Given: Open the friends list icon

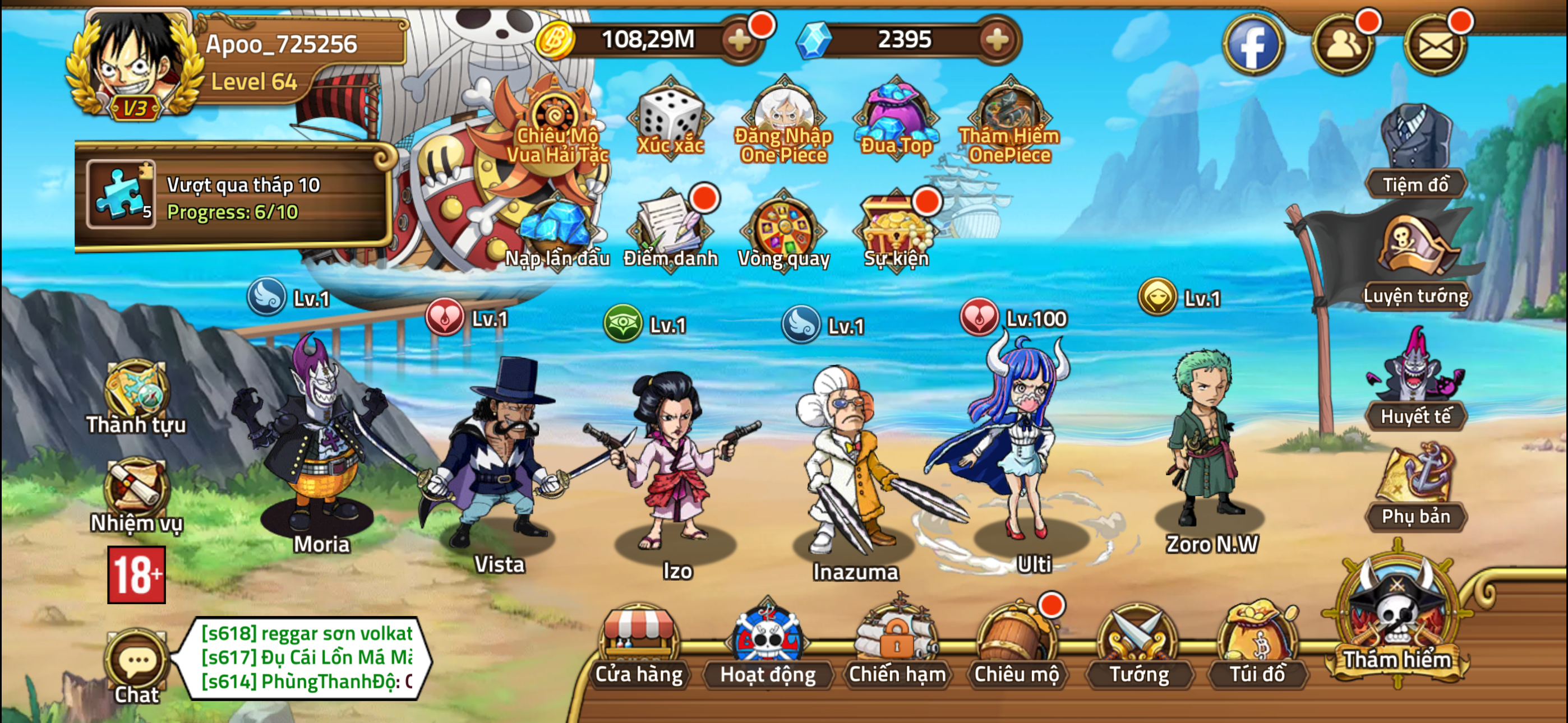Looking at the screenshot, I should [x=1342, y=45].
